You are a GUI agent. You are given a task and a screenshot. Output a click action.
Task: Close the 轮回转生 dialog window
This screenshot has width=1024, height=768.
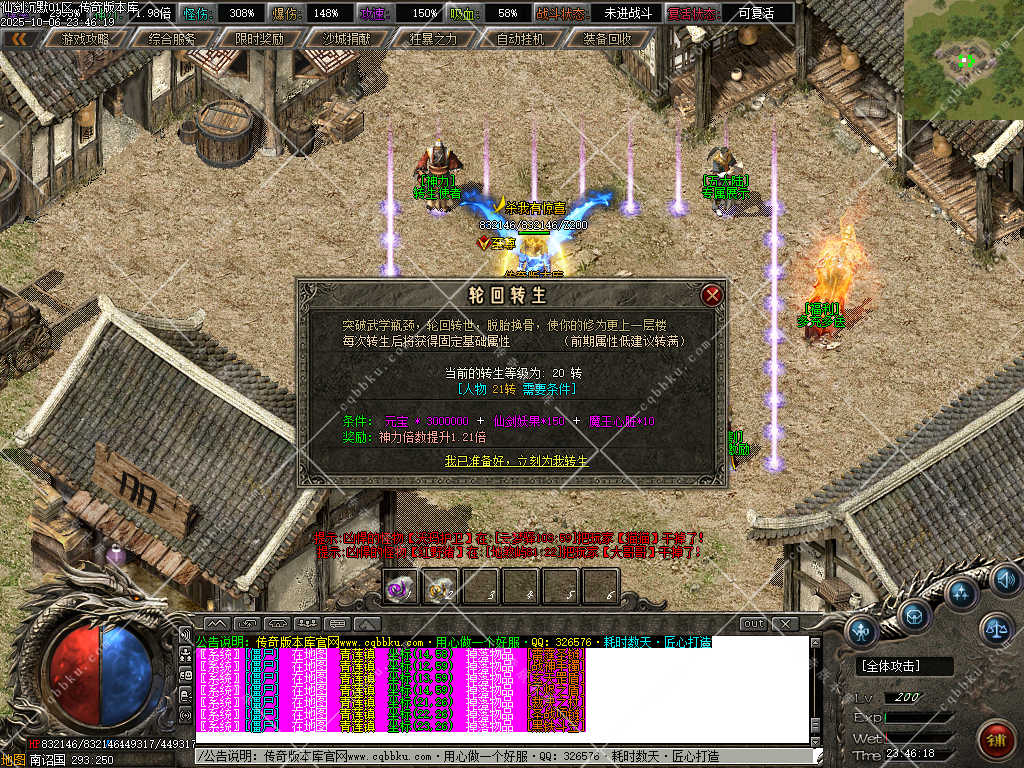click(712, 295)
